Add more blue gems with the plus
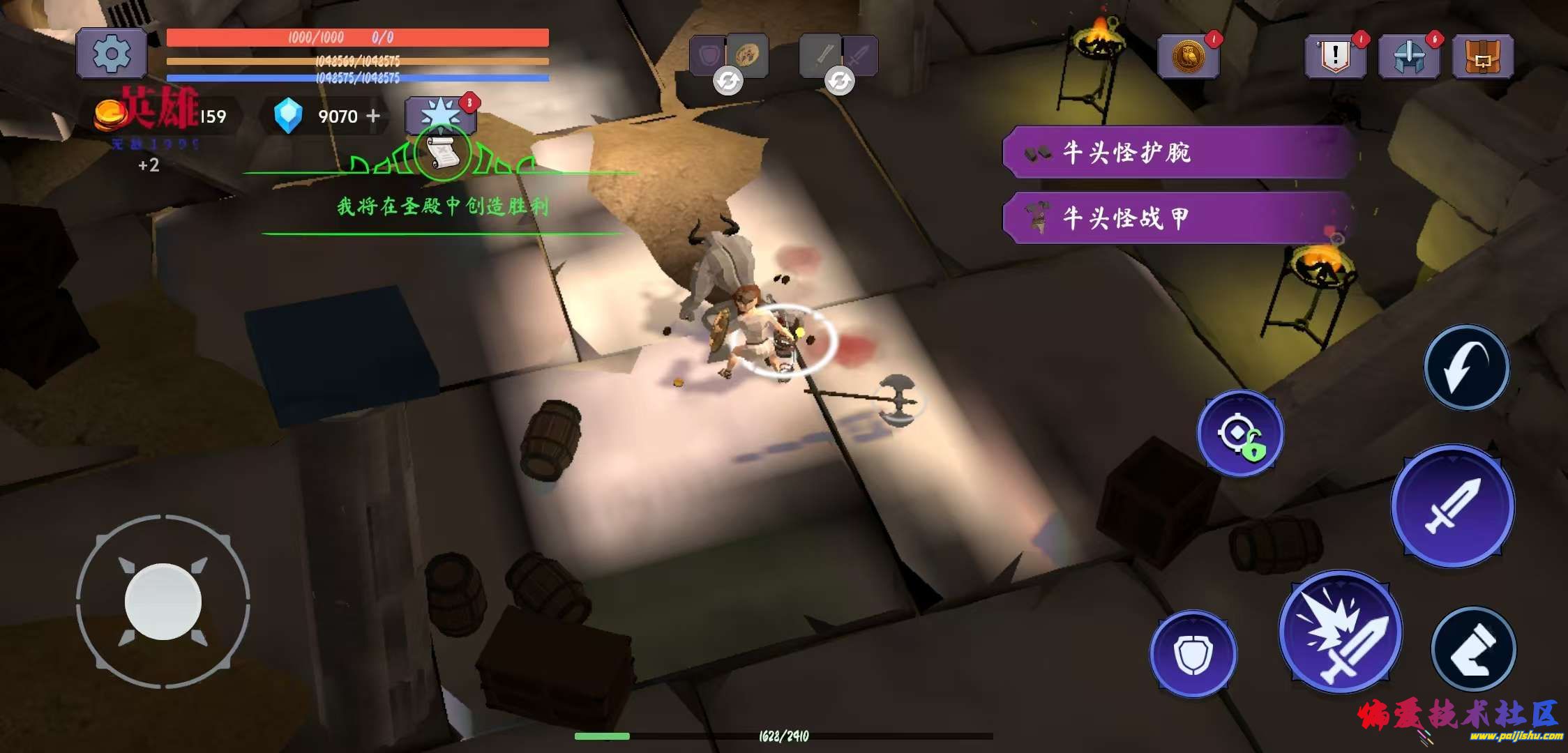 point(374,116)
